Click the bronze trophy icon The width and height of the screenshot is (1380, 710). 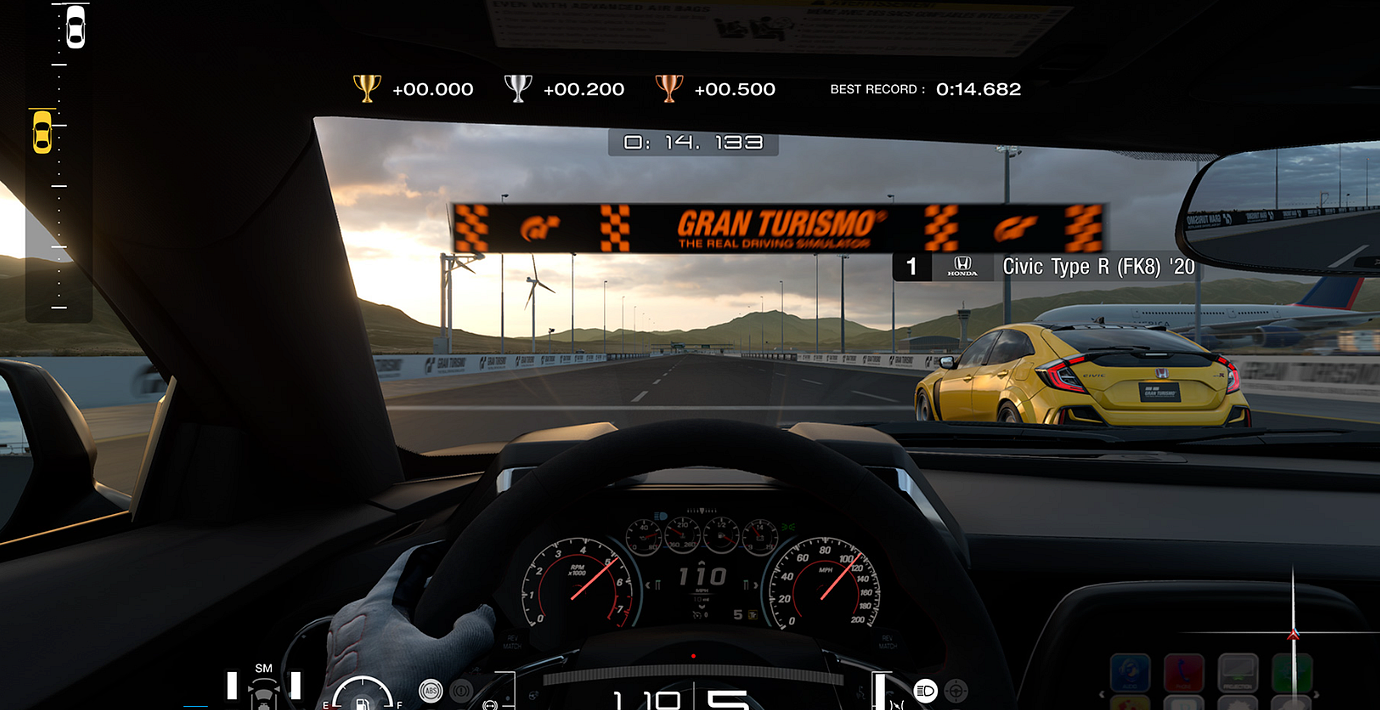pyautogui.click(x=669, y=89)
